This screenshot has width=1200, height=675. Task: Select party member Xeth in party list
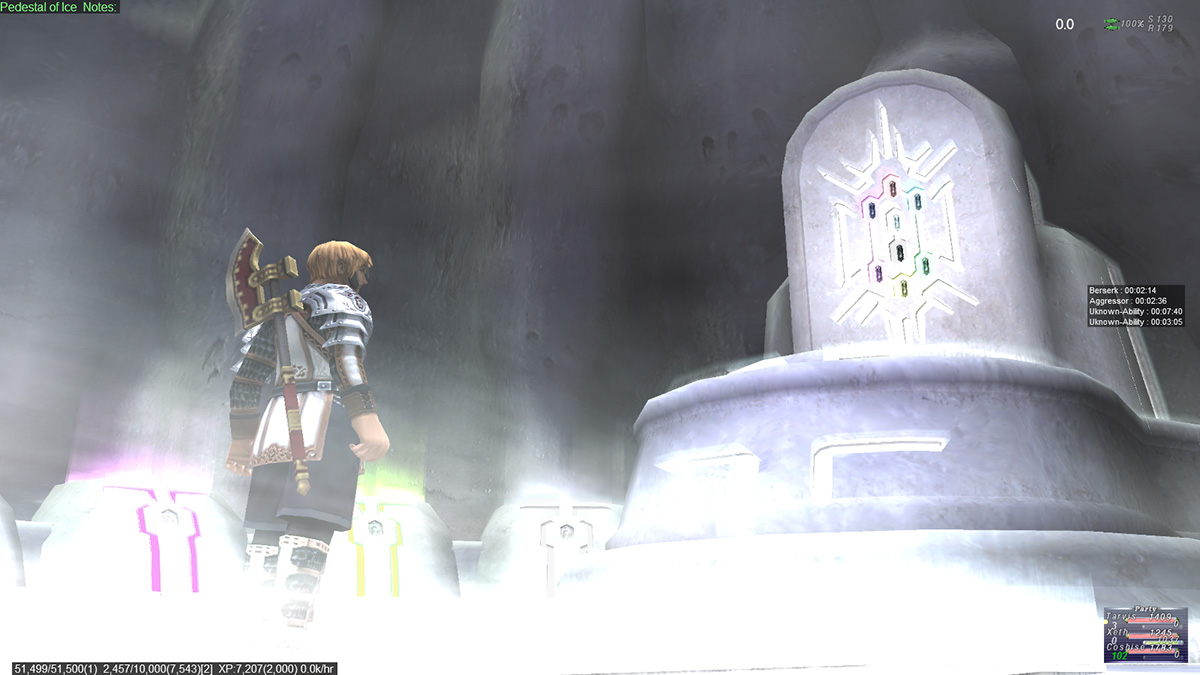[x=1118, y=633]
